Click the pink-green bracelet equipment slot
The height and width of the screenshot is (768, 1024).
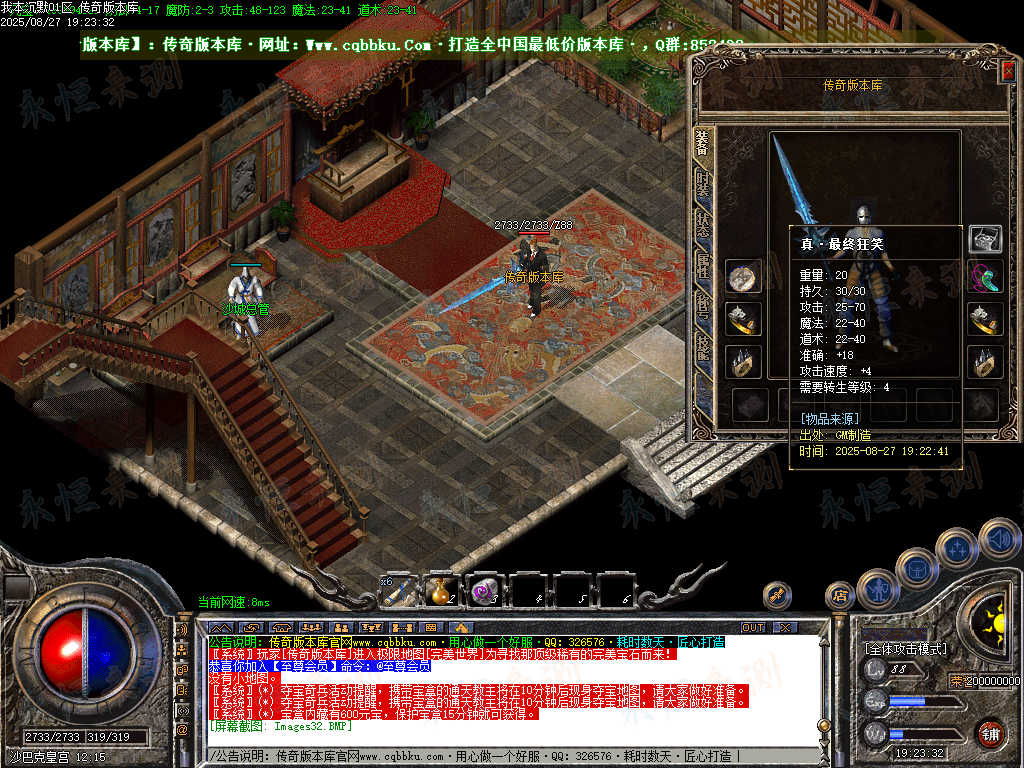985,277
